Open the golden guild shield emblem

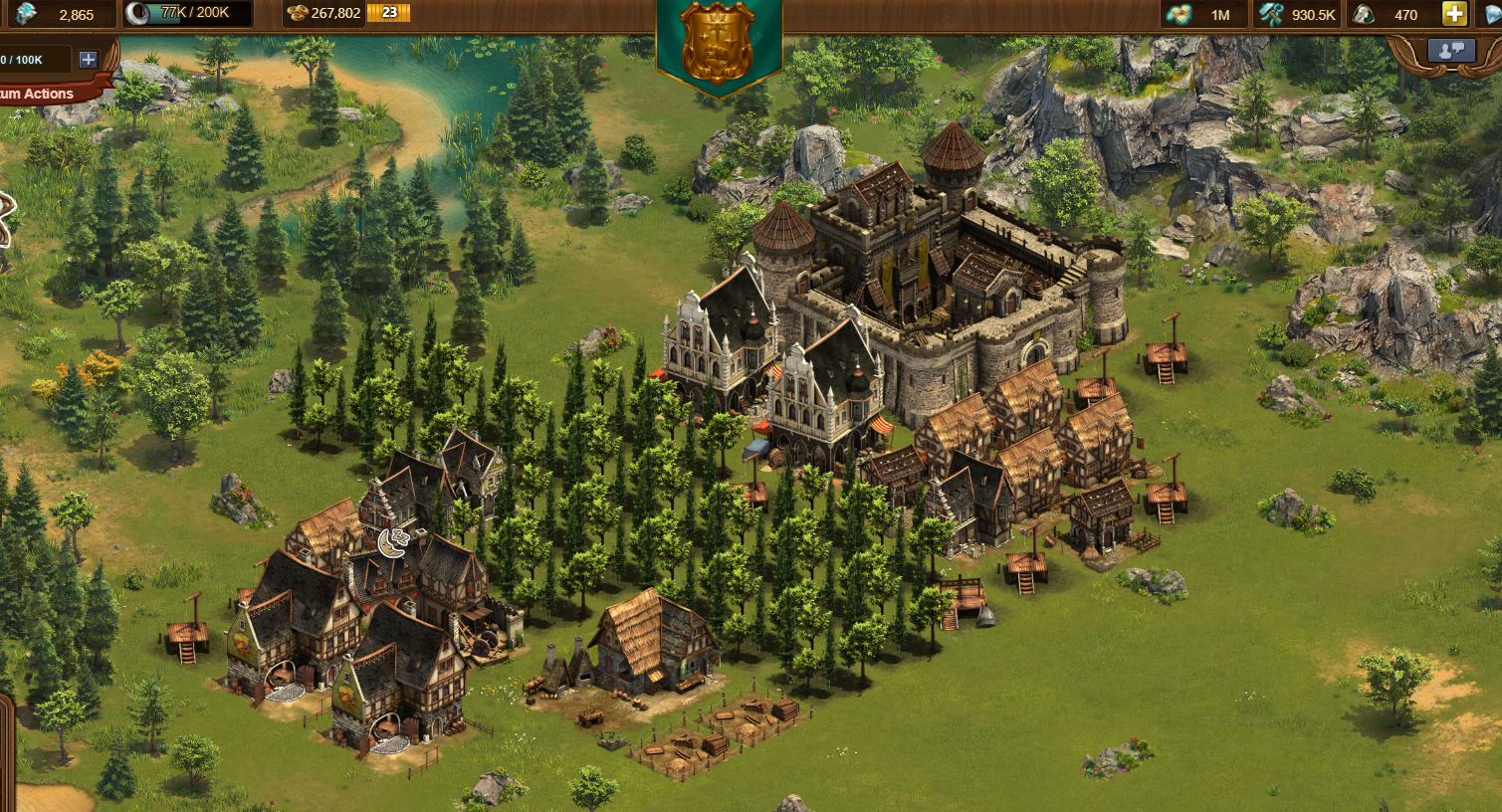click(719, 43)
